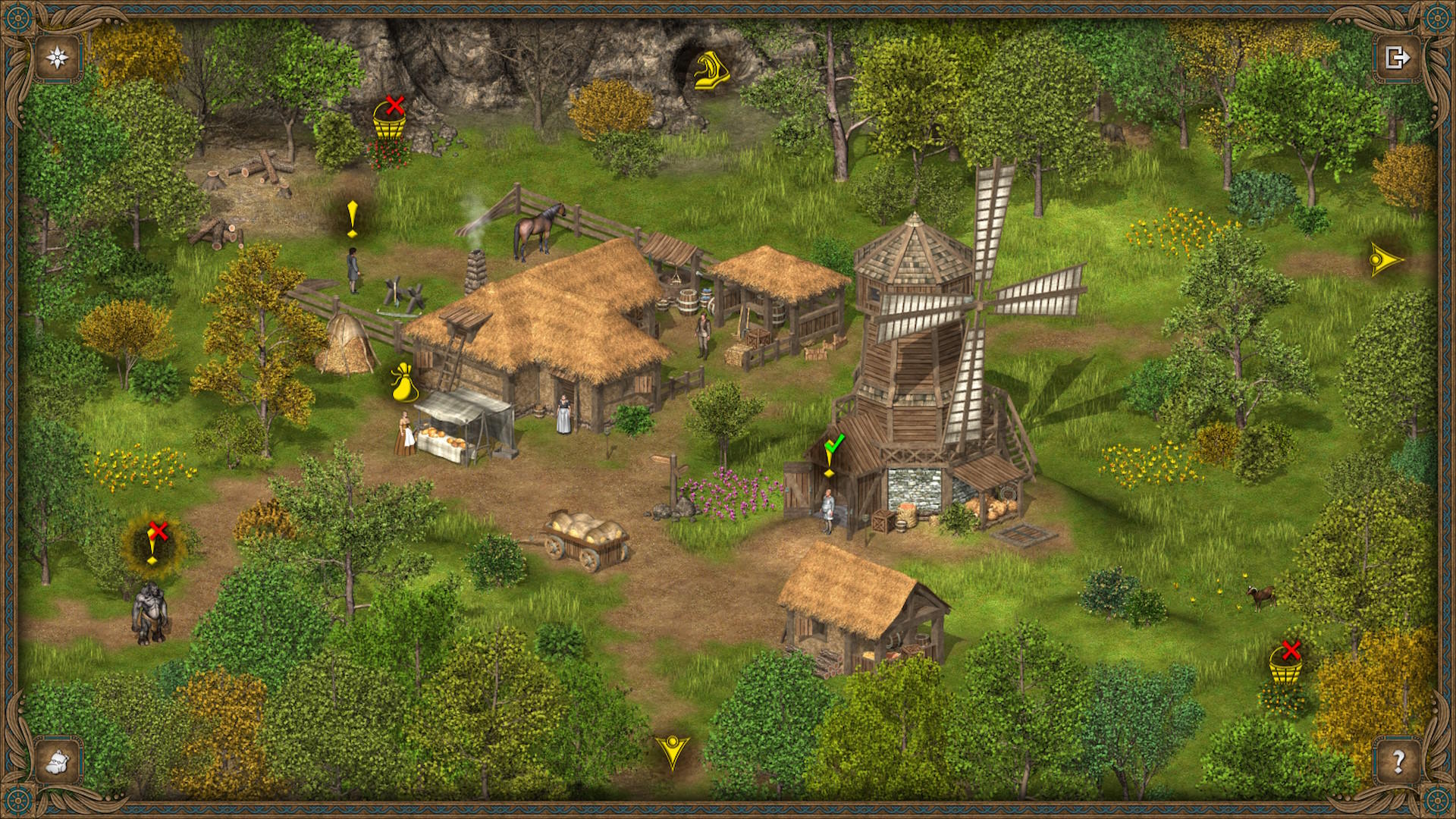1456x819 pixels.
Task: Click the man standing by the fence uphill
Action: [352, 269]
